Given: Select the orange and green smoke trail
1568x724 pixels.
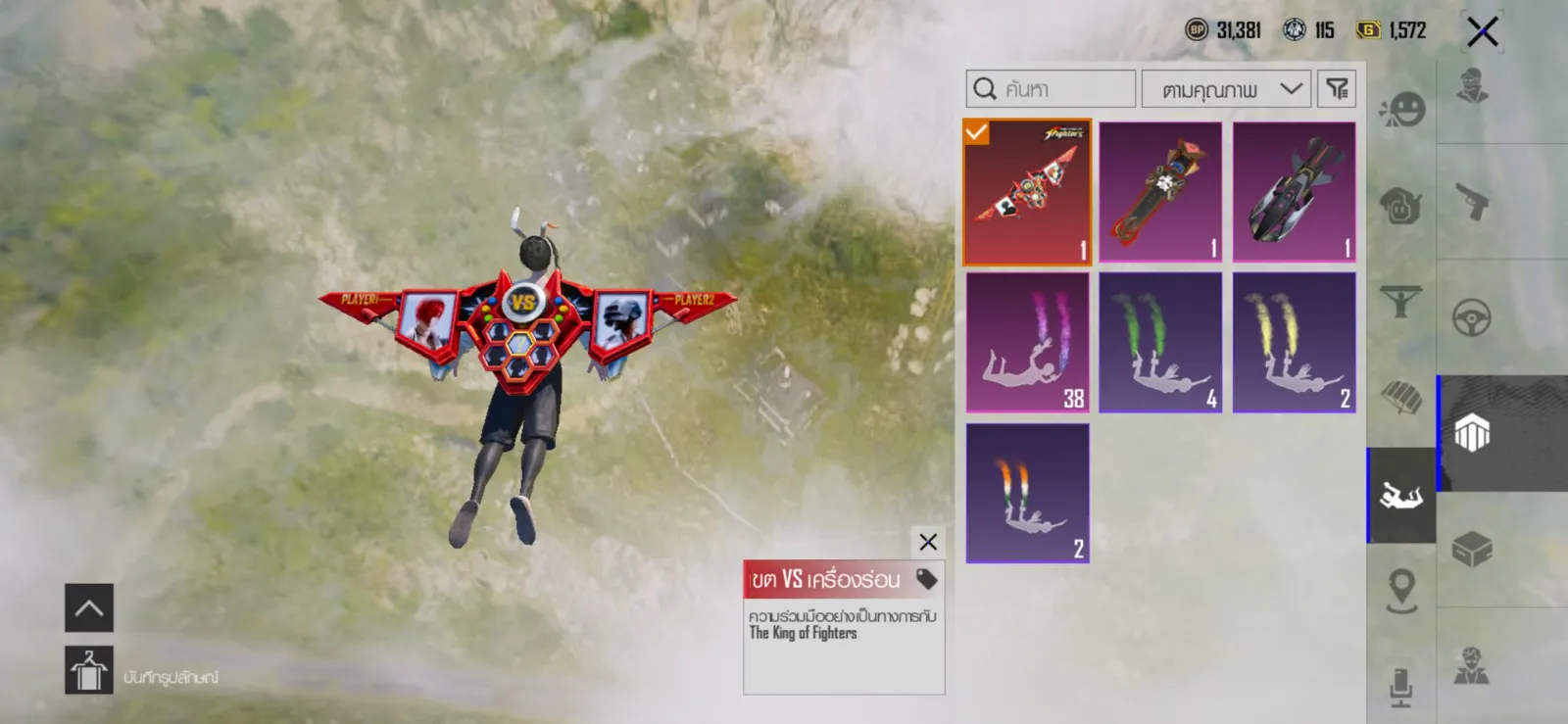Looking at the screenshot, I should pyautogui.click(x=1027, y=493).
